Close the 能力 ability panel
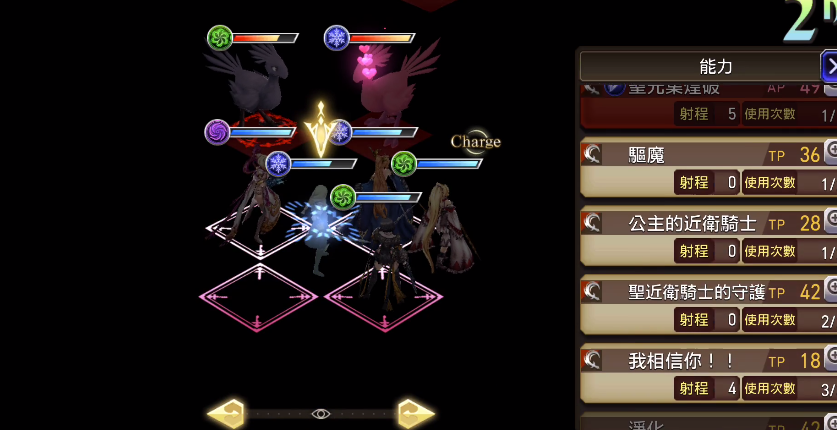The height and width of the screenshot is (430, 837). tap(829, 67)
